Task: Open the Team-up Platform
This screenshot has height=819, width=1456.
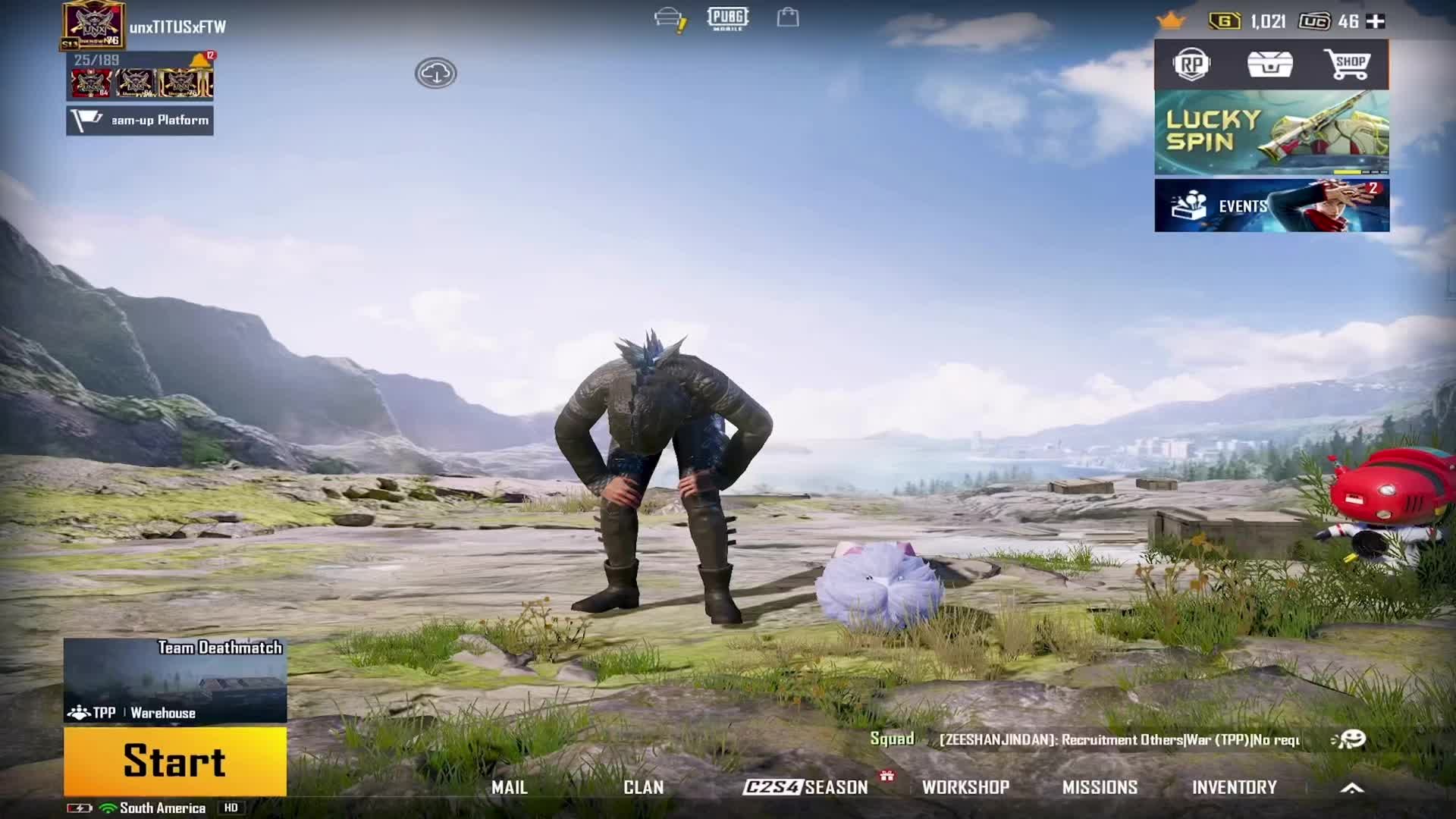Action: (x=140, y=121)
